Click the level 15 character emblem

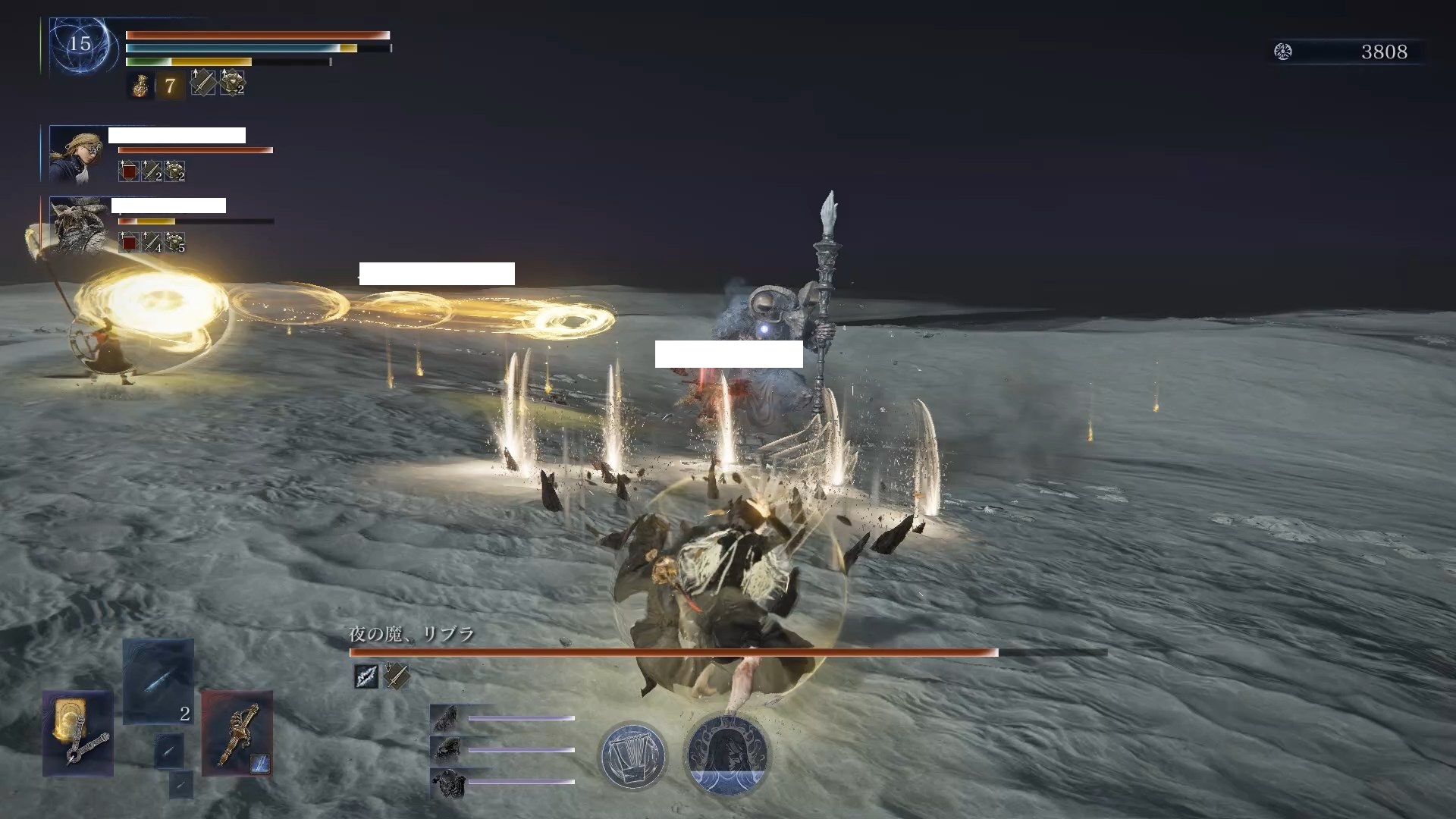tap(80, 45)
